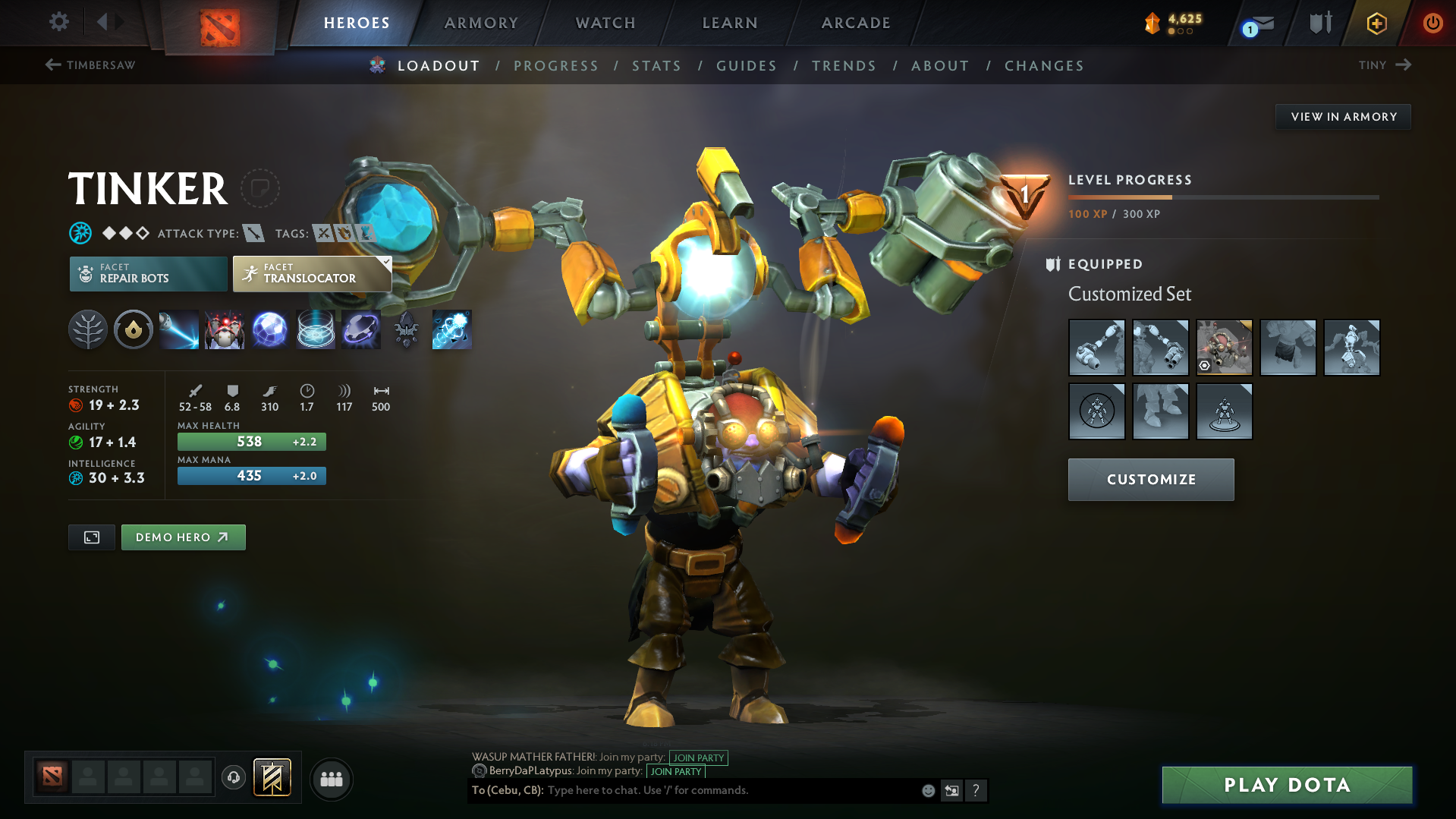View the March of the Machines ability

[x=224, y=329]
